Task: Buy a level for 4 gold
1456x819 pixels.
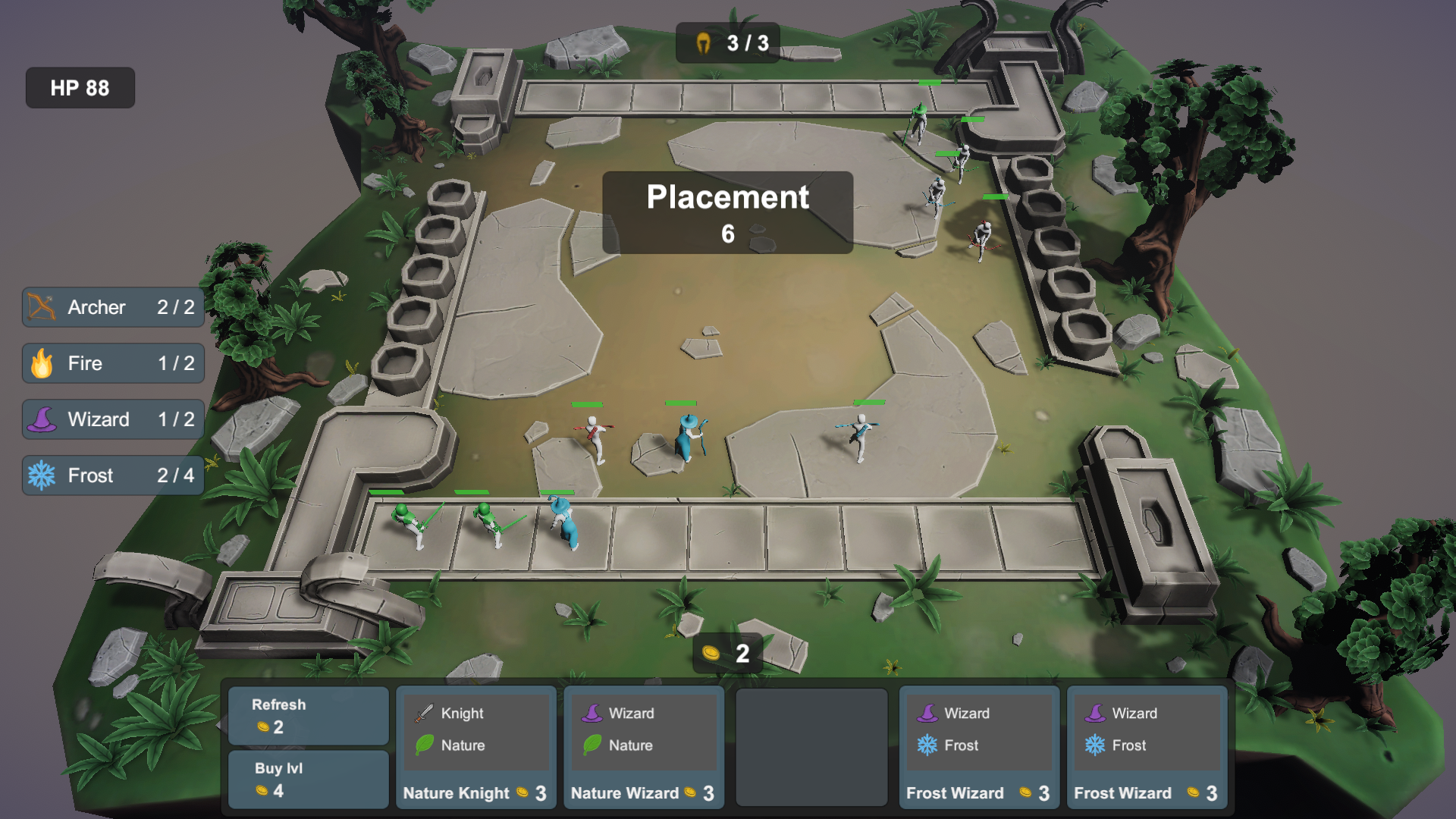Action: coord(308,780)
